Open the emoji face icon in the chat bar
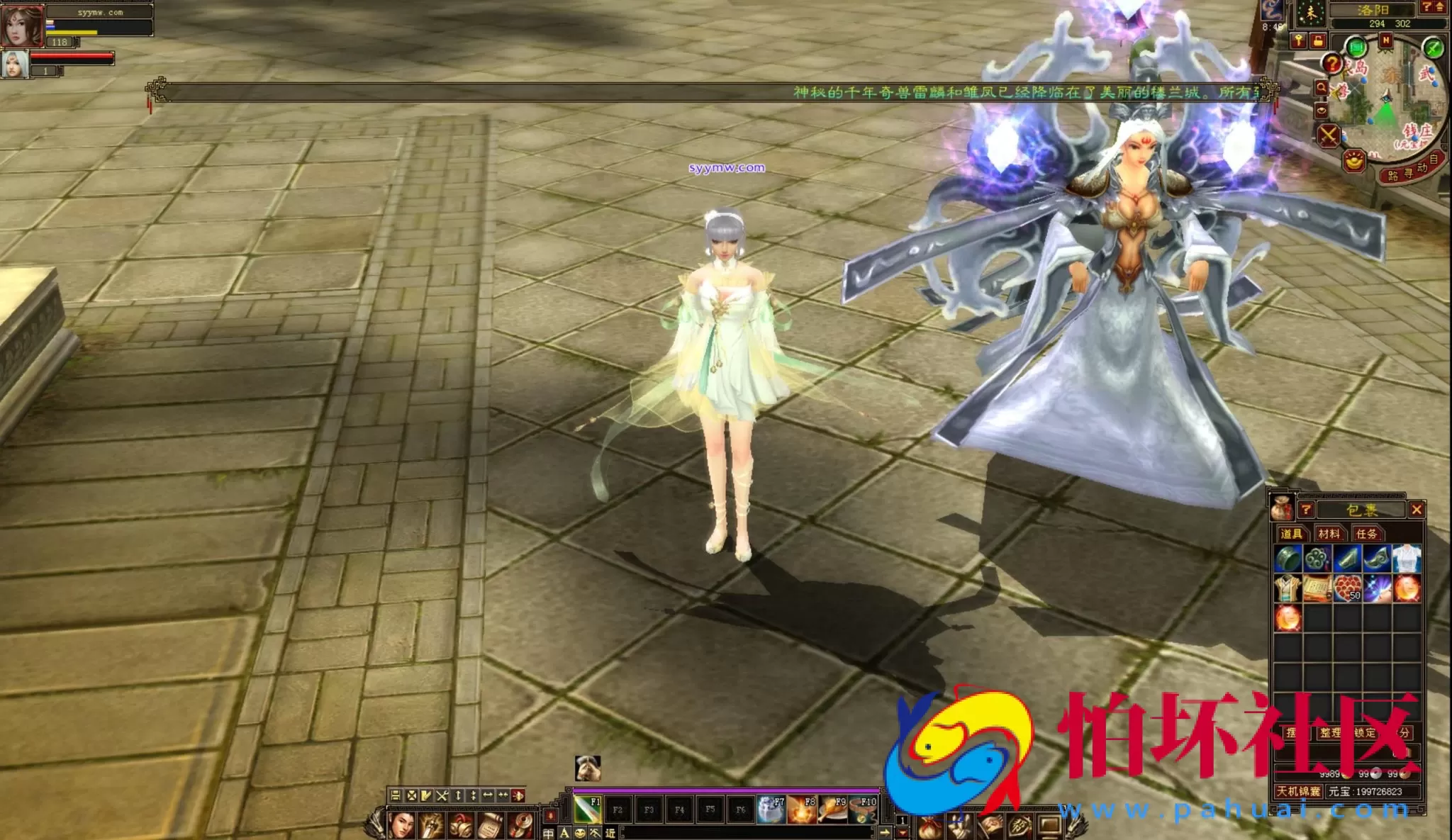 click(580, 832)
